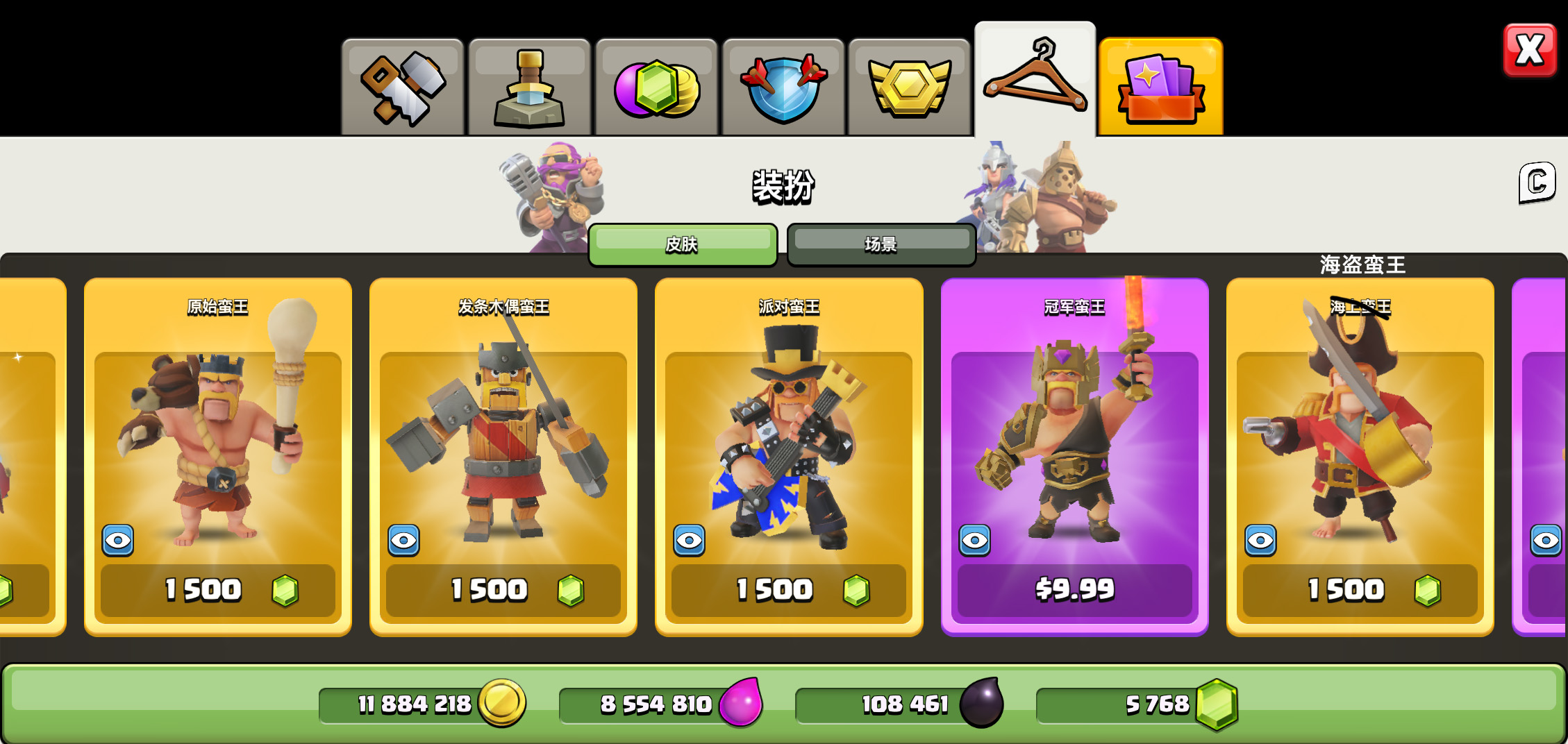Preview 原始蛮王 skin with the eye icon
Image resolution: width=1568 pixels, height=744 pixels.
coord(118,540)
